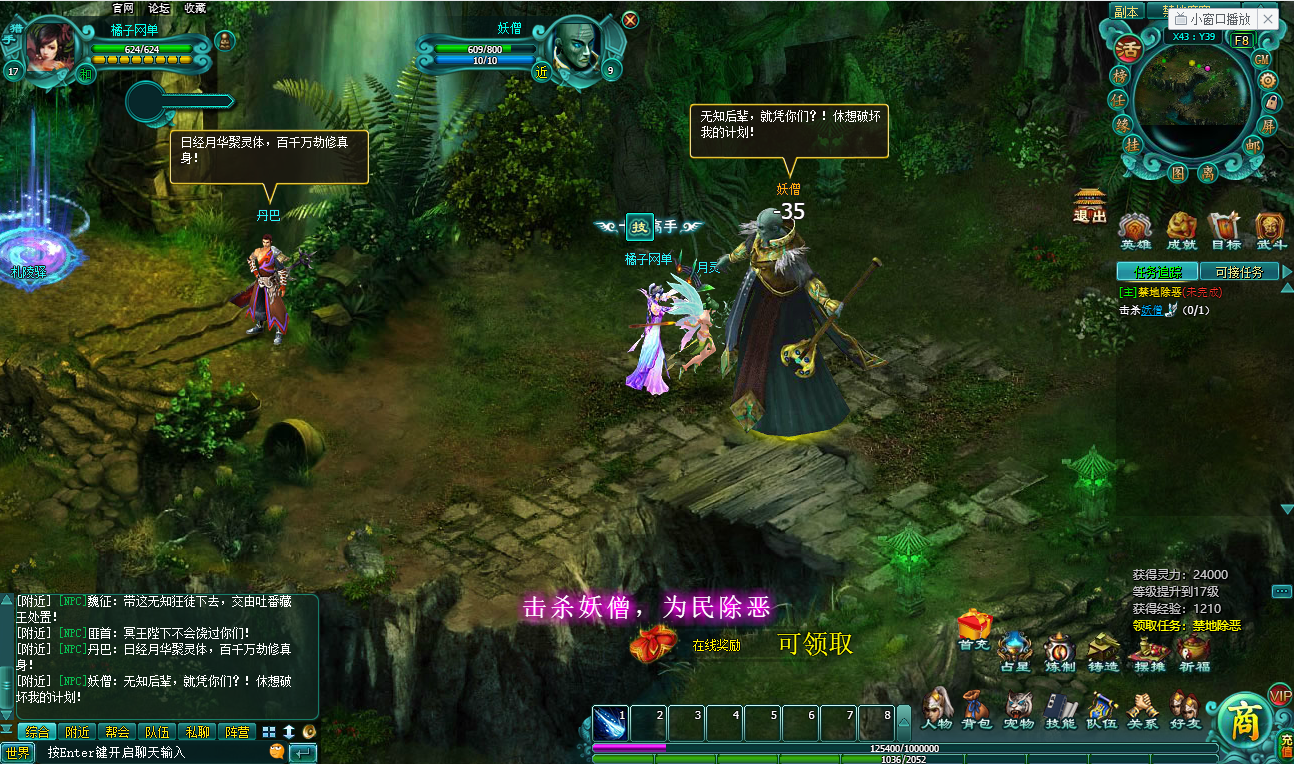Click the chat text input field

click(150, 752)
